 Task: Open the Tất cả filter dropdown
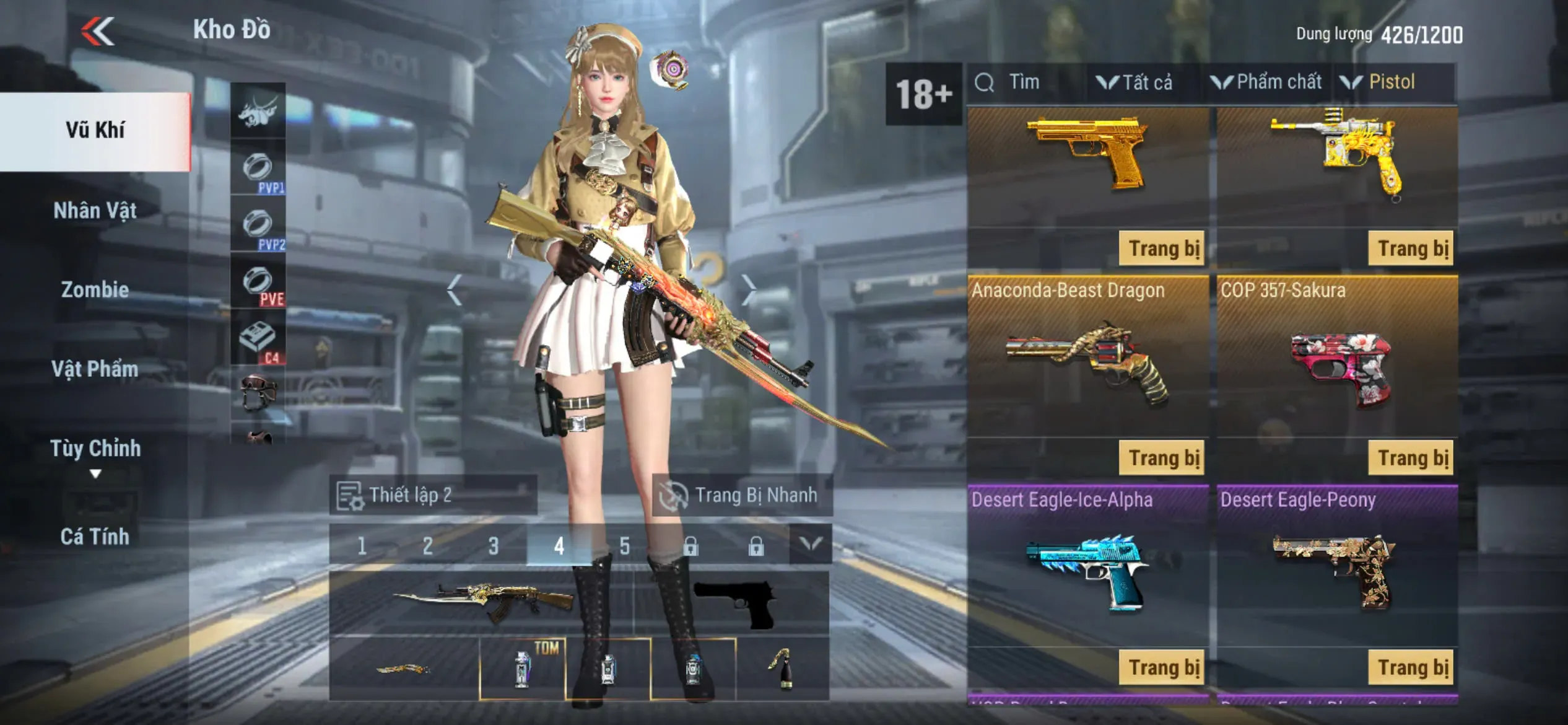click(1136, 82)
